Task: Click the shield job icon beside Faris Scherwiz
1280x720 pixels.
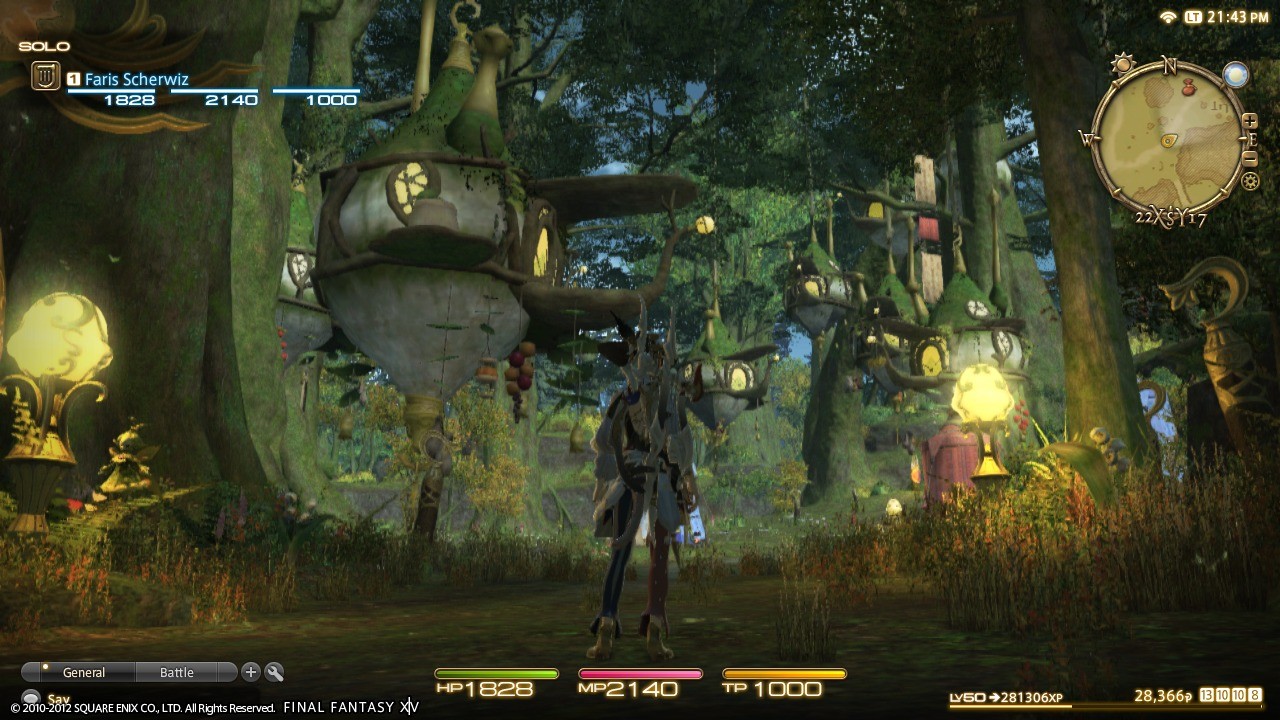Action: pos(46,76)
